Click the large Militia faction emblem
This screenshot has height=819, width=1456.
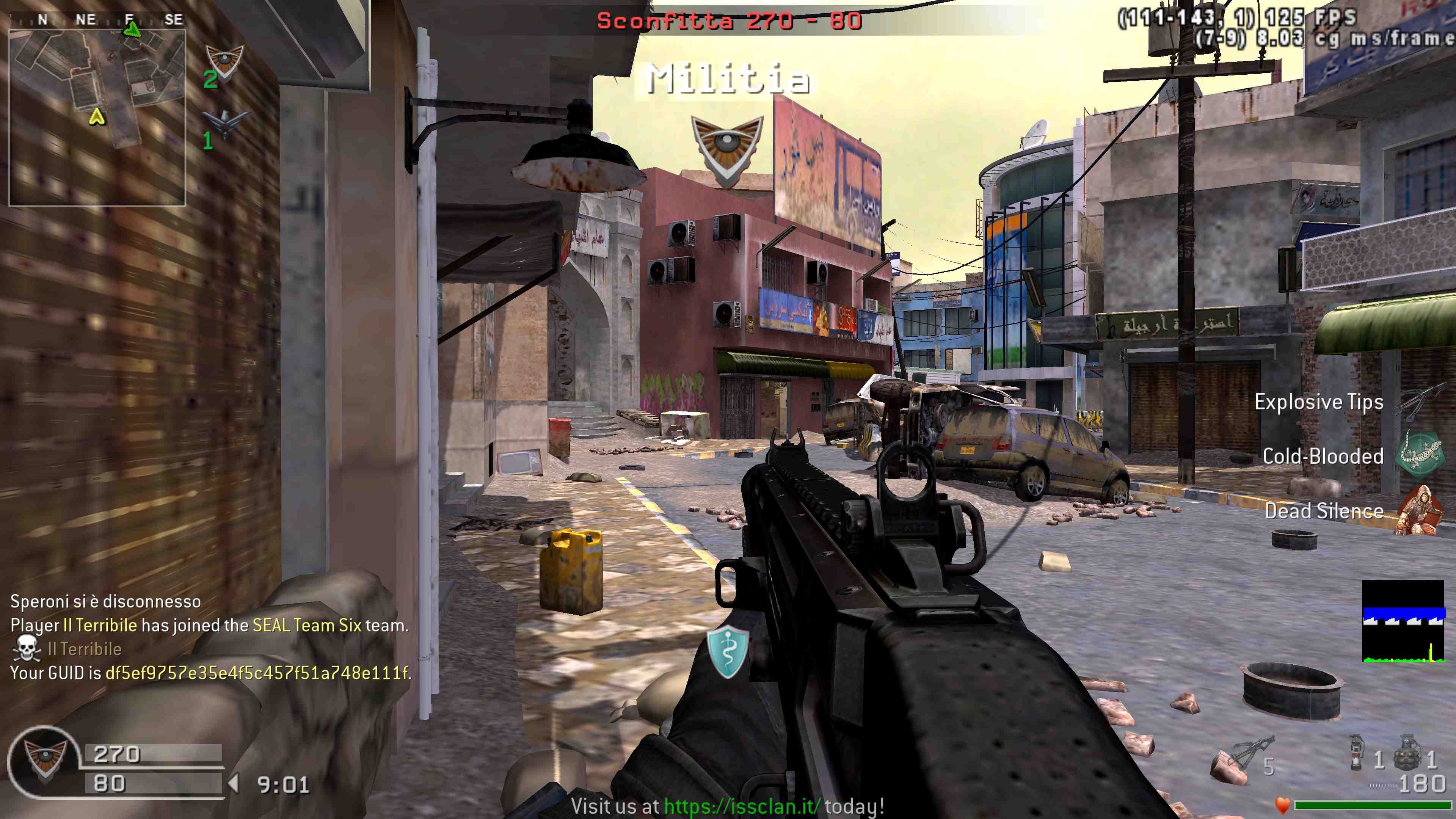coord(727,149)
